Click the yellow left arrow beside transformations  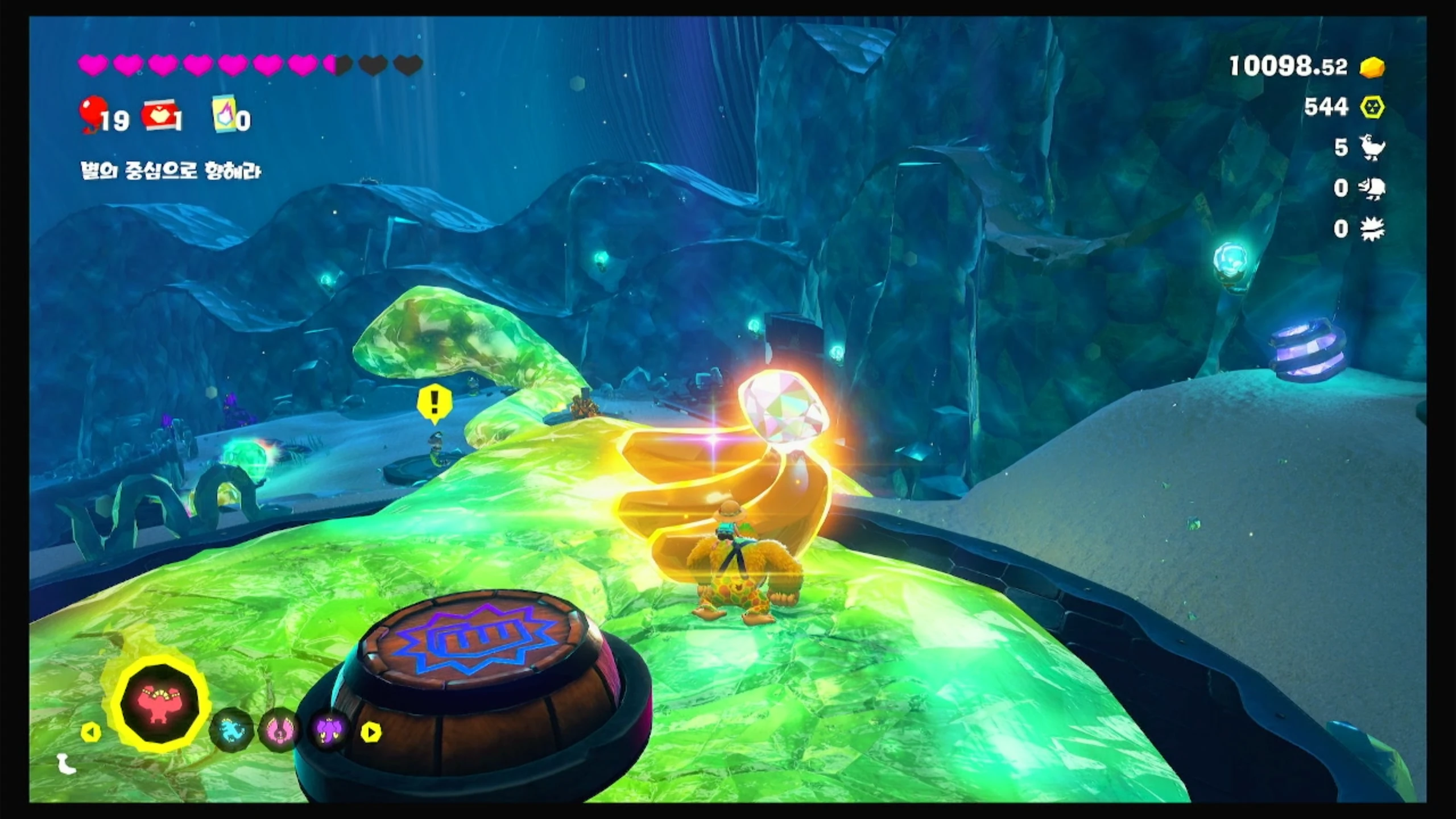[x=90, y=732]
